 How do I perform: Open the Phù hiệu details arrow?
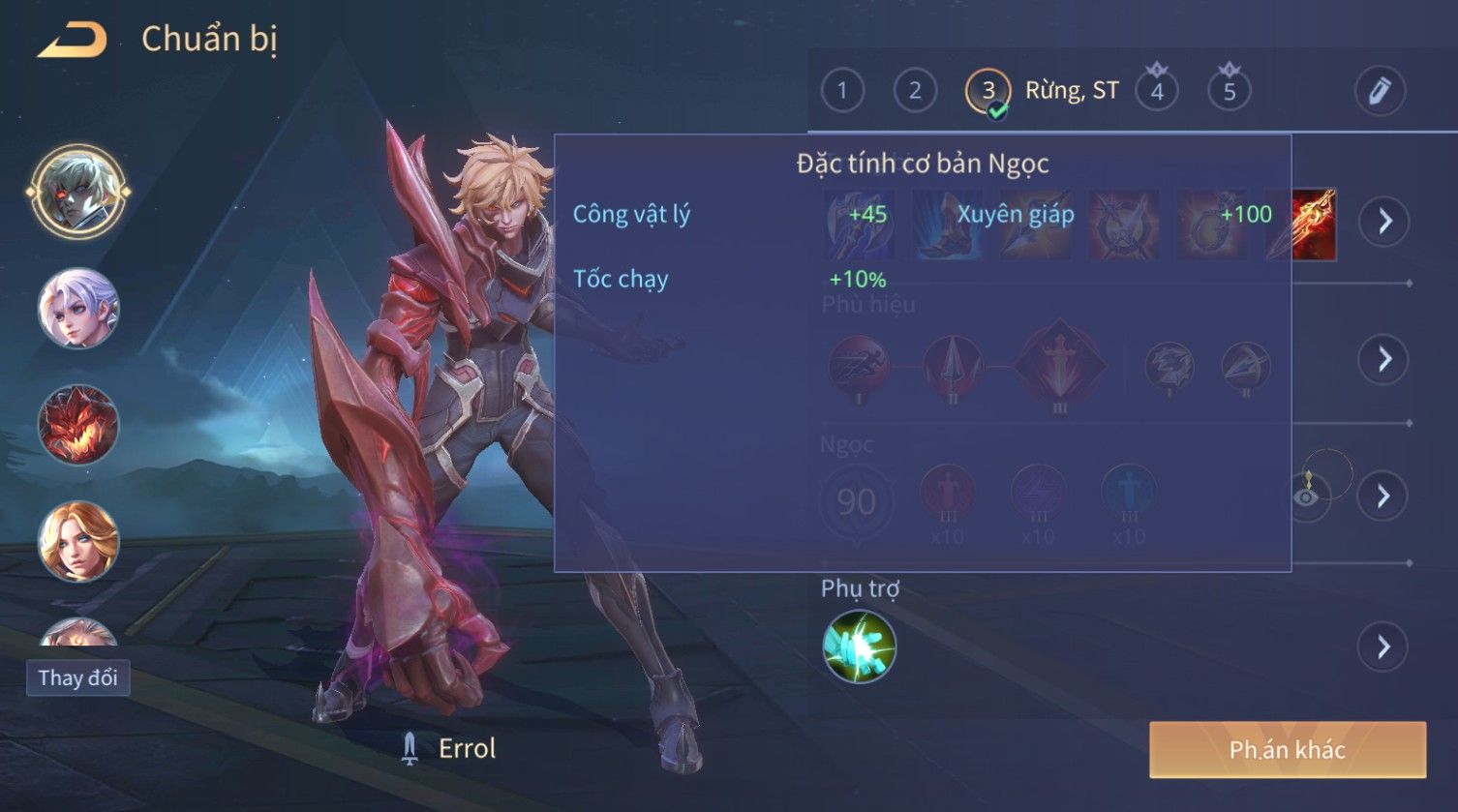click(x=1384, y=359)
